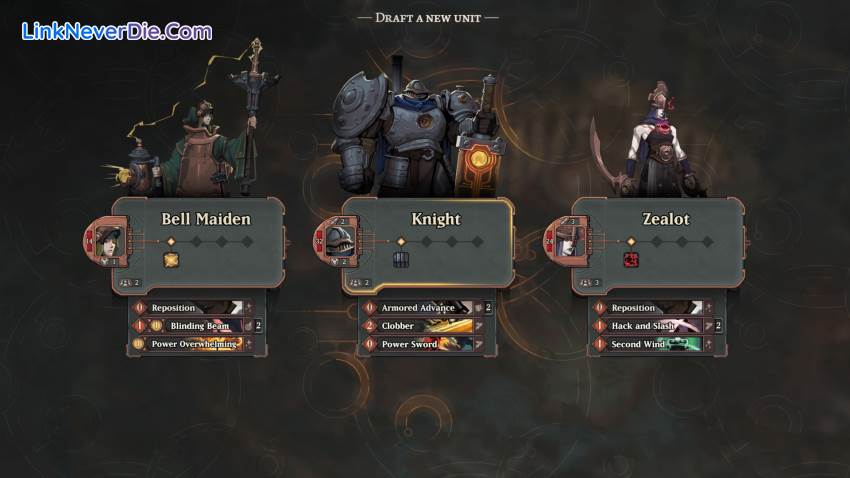Click the Knight helmet portrait
850x478 pixels.
click(339, 243)
